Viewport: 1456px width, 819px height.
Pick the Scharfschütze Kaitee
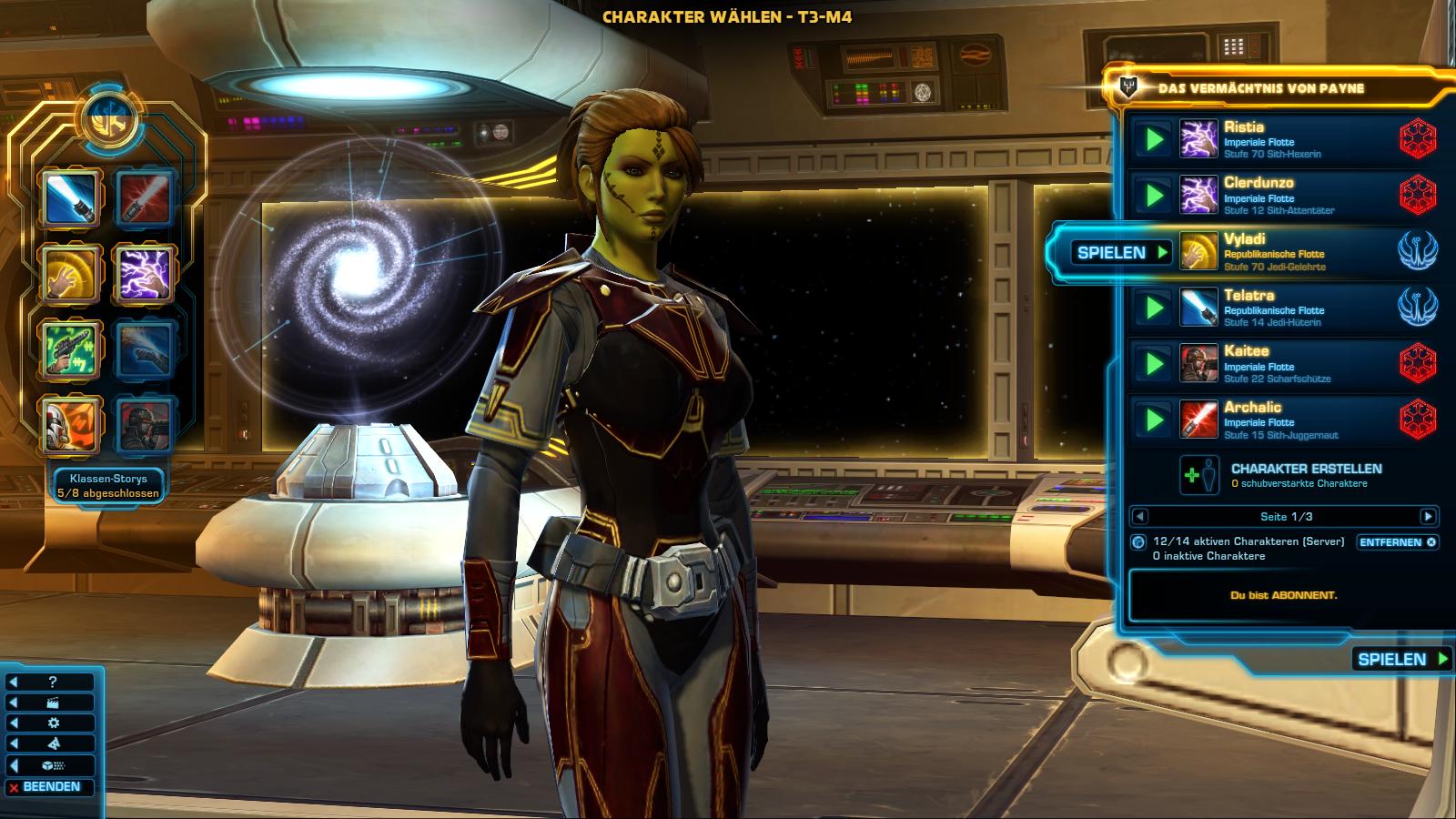(x=1274, y=363)
